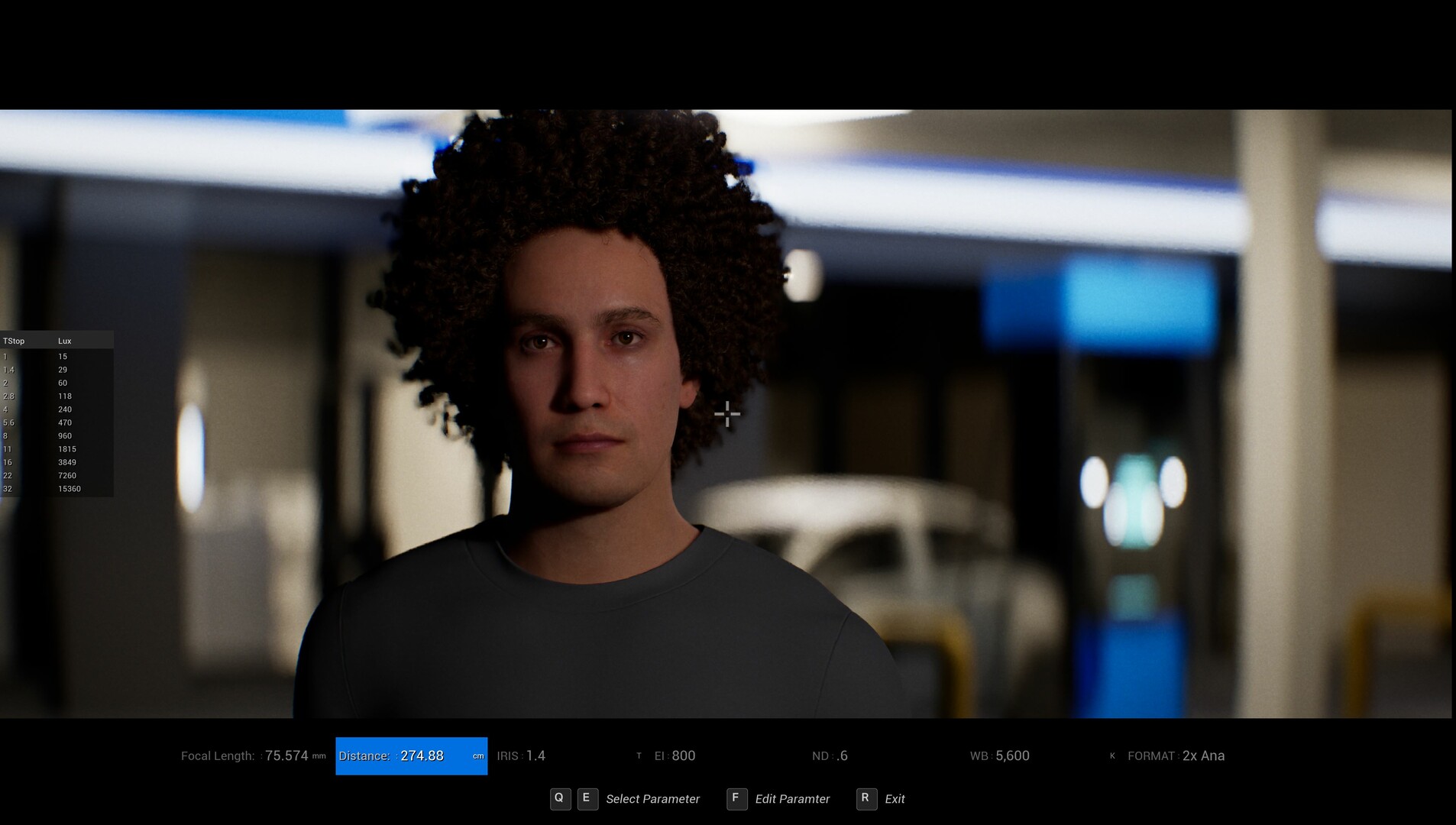
Task: Select the IRIS parameter showing 1.4
Action: click(x=523, y=755)
